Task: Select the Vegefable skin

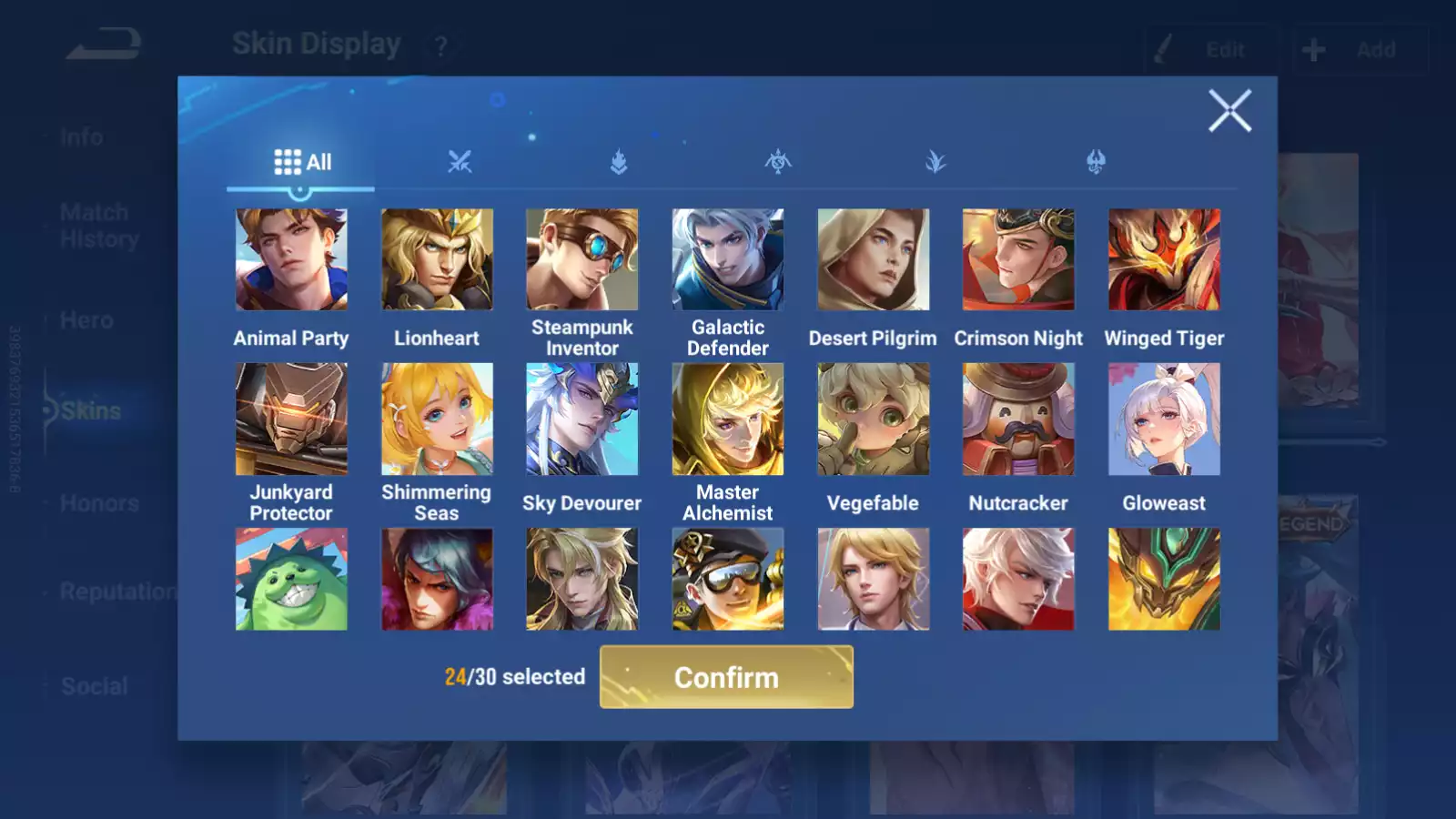Action: [x=873, y=420]
